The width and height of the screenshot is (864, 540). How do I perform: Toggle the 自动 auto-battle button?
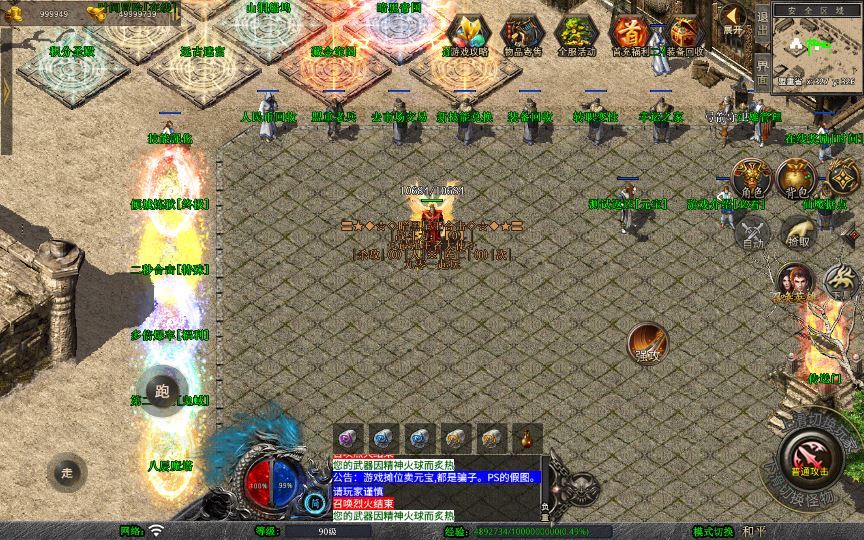751,233
